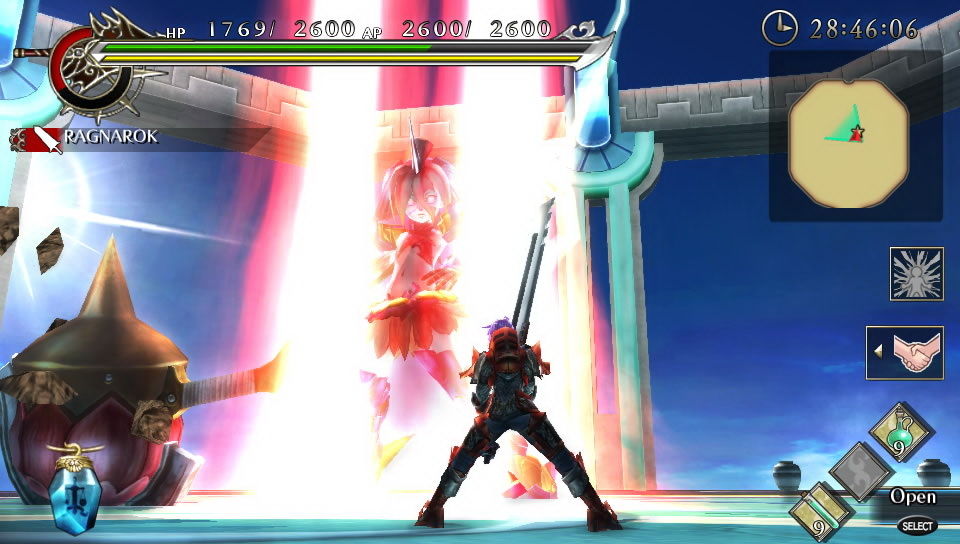Screen dimensions: 960x544
Task: Select the handshake action panel
Action: [x=905, y=352]
